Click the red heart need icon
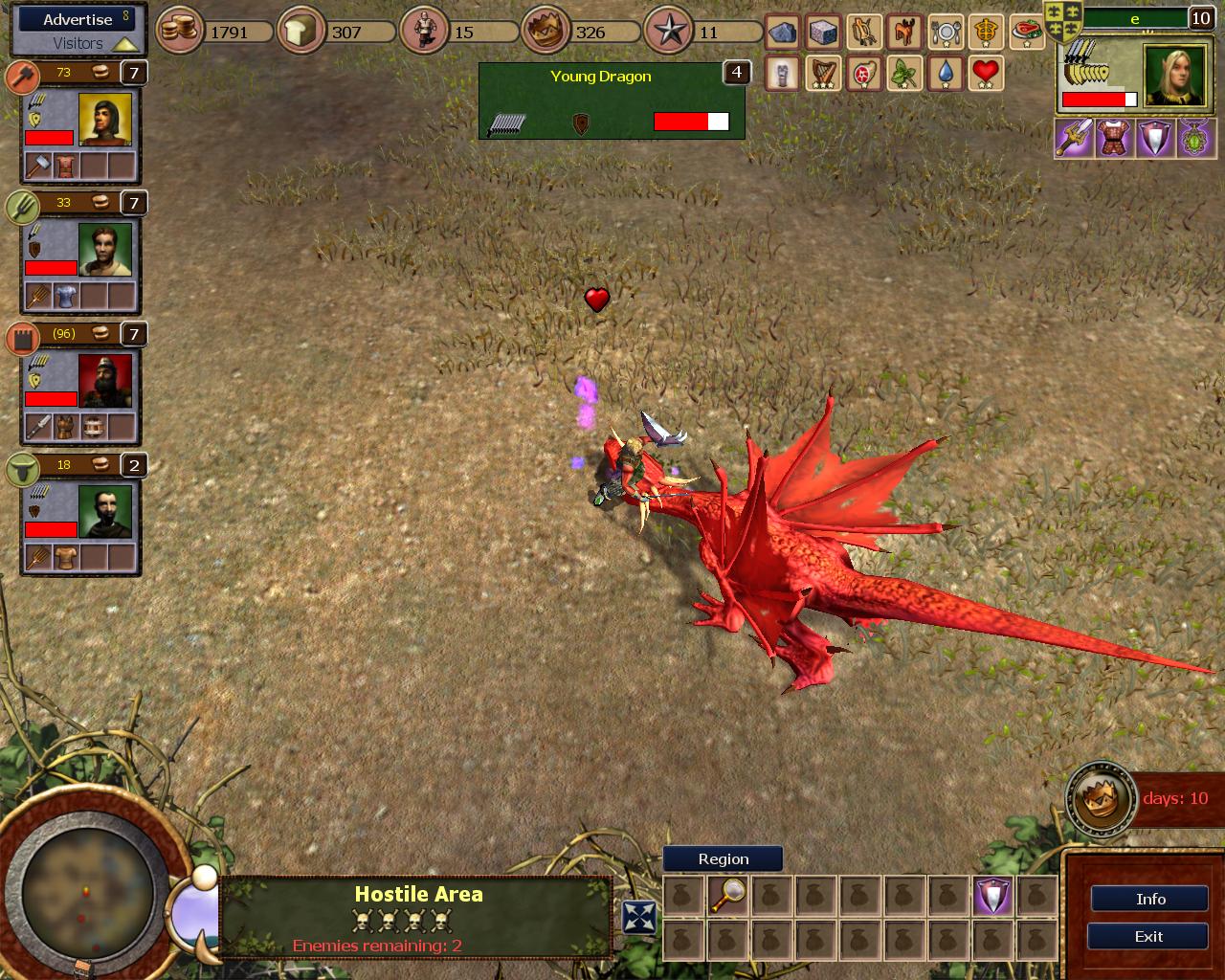The image size is (1225, 980). click(986, 73)
